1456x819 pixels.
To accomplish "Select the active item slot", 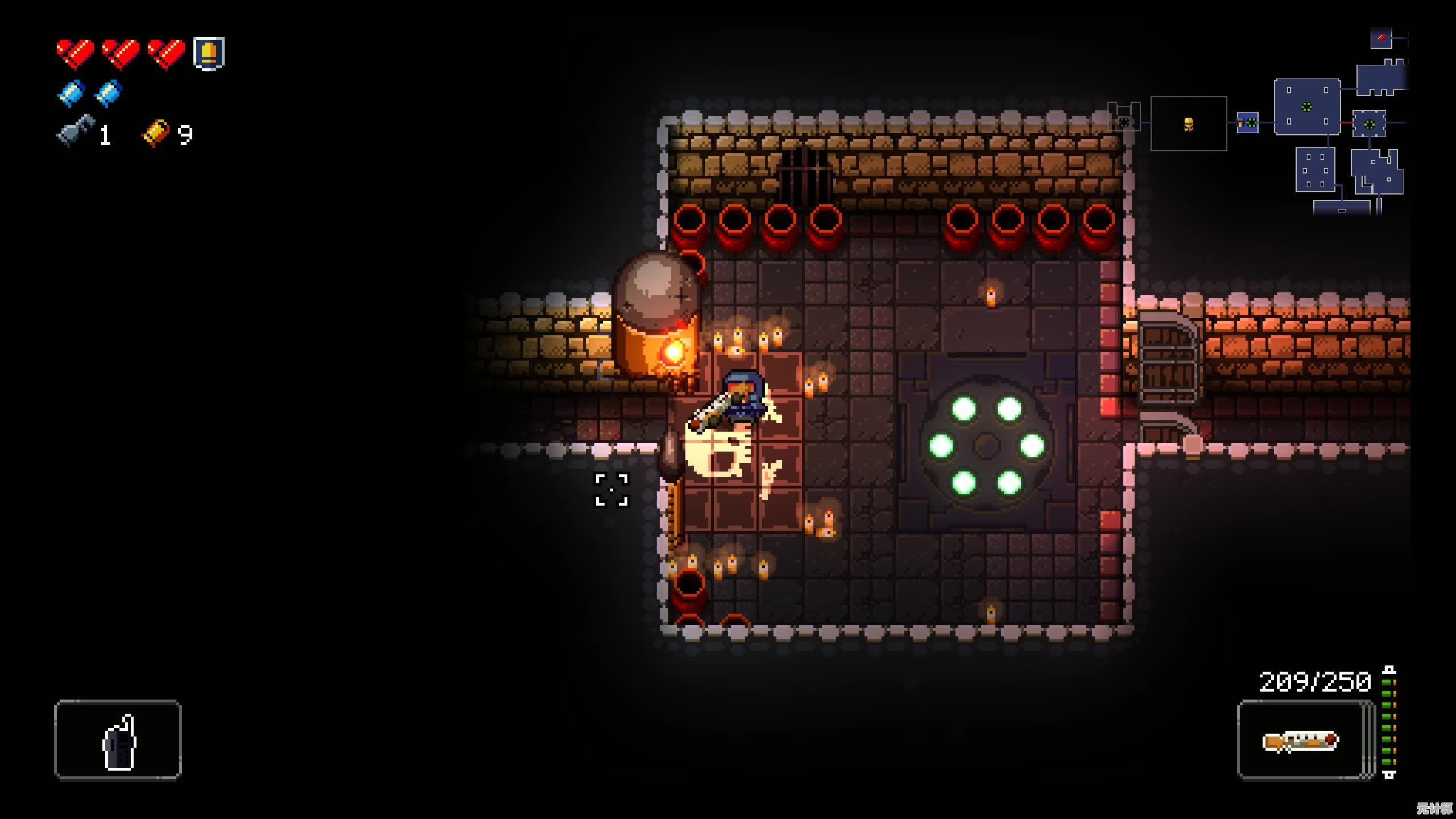I will (118, 739).
